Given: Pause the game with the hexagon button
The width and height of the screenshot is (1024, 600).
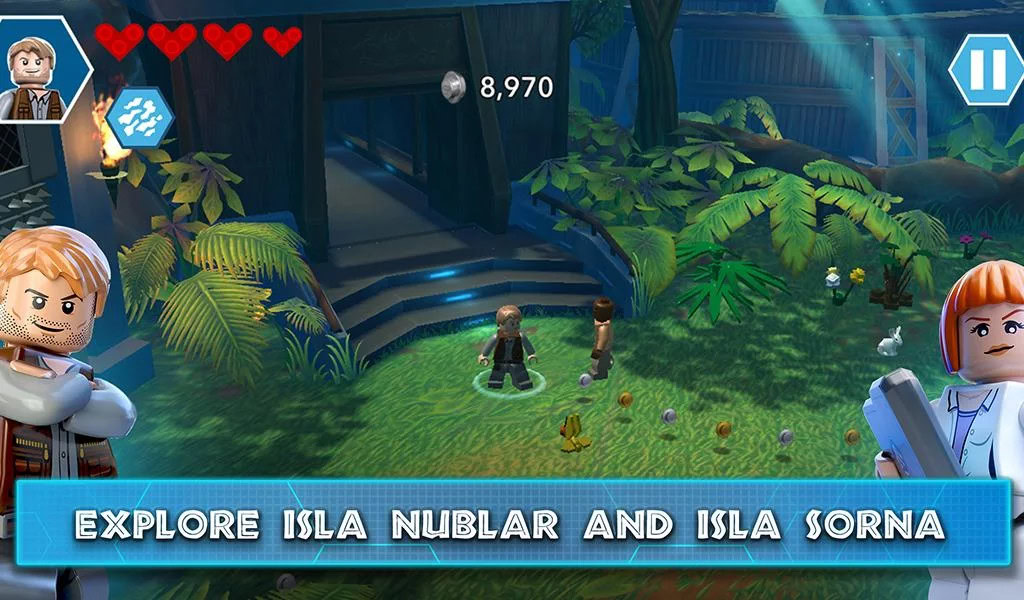Looking at the screenshot, I should 986,69.
